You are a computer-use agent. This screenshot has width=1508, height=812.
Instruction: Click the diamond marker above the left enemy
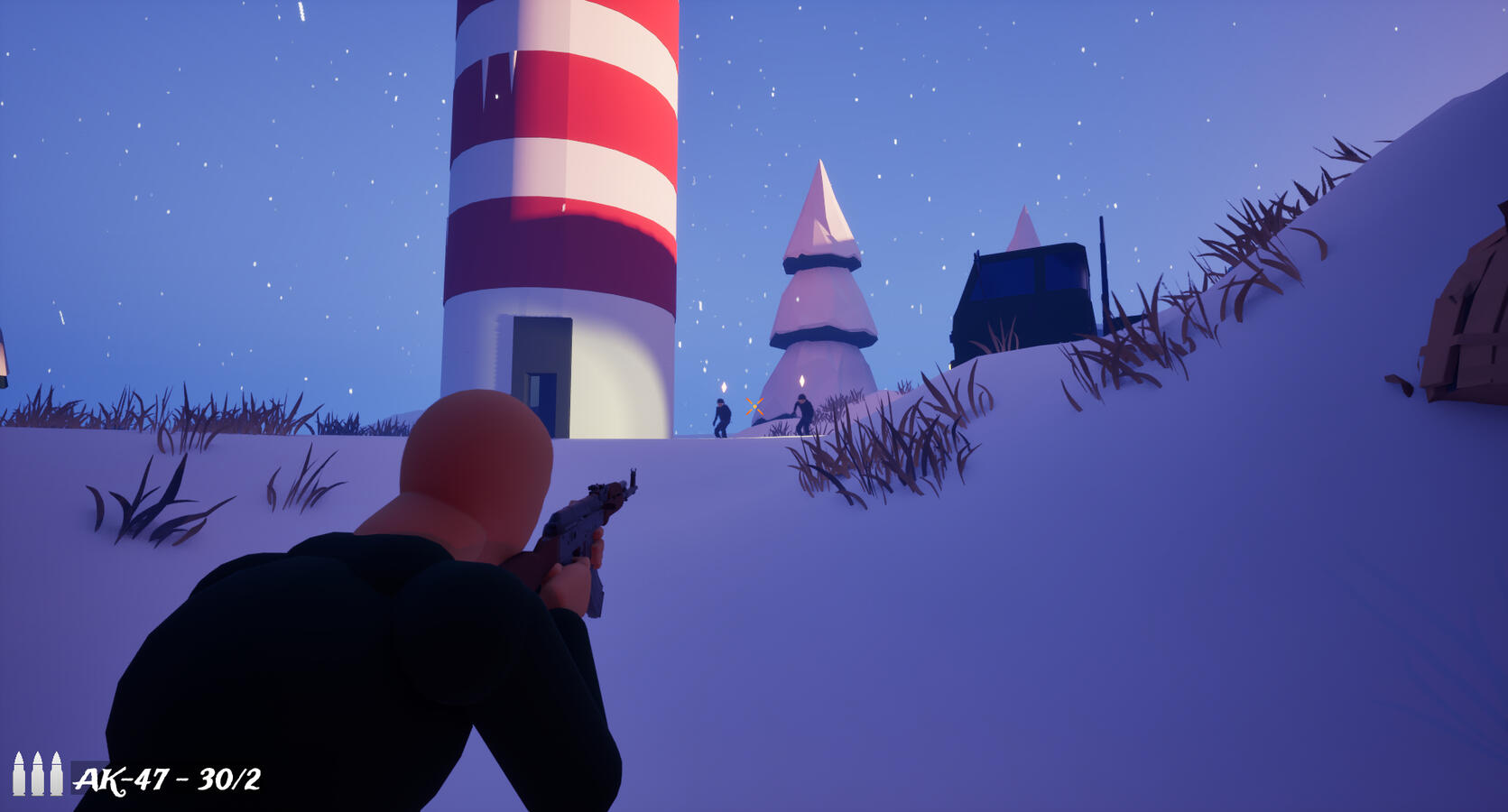tap(725, 387)
